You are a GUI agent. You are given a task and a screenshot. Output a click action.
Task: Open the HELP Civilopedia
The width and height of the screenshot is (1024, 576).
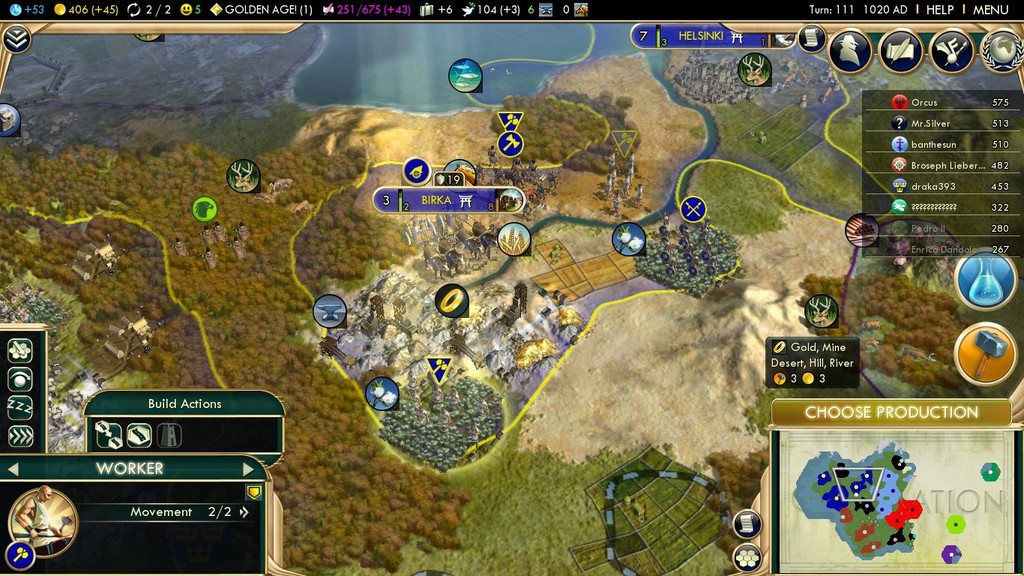coord(939,9)
